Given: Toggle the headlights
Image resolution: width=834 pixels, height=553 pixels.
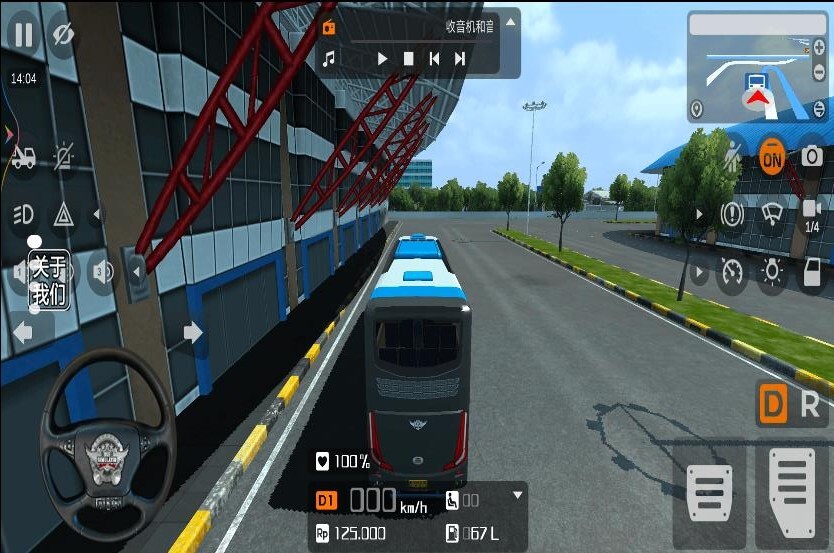Looking at the screenshot, I should (23, 213).
